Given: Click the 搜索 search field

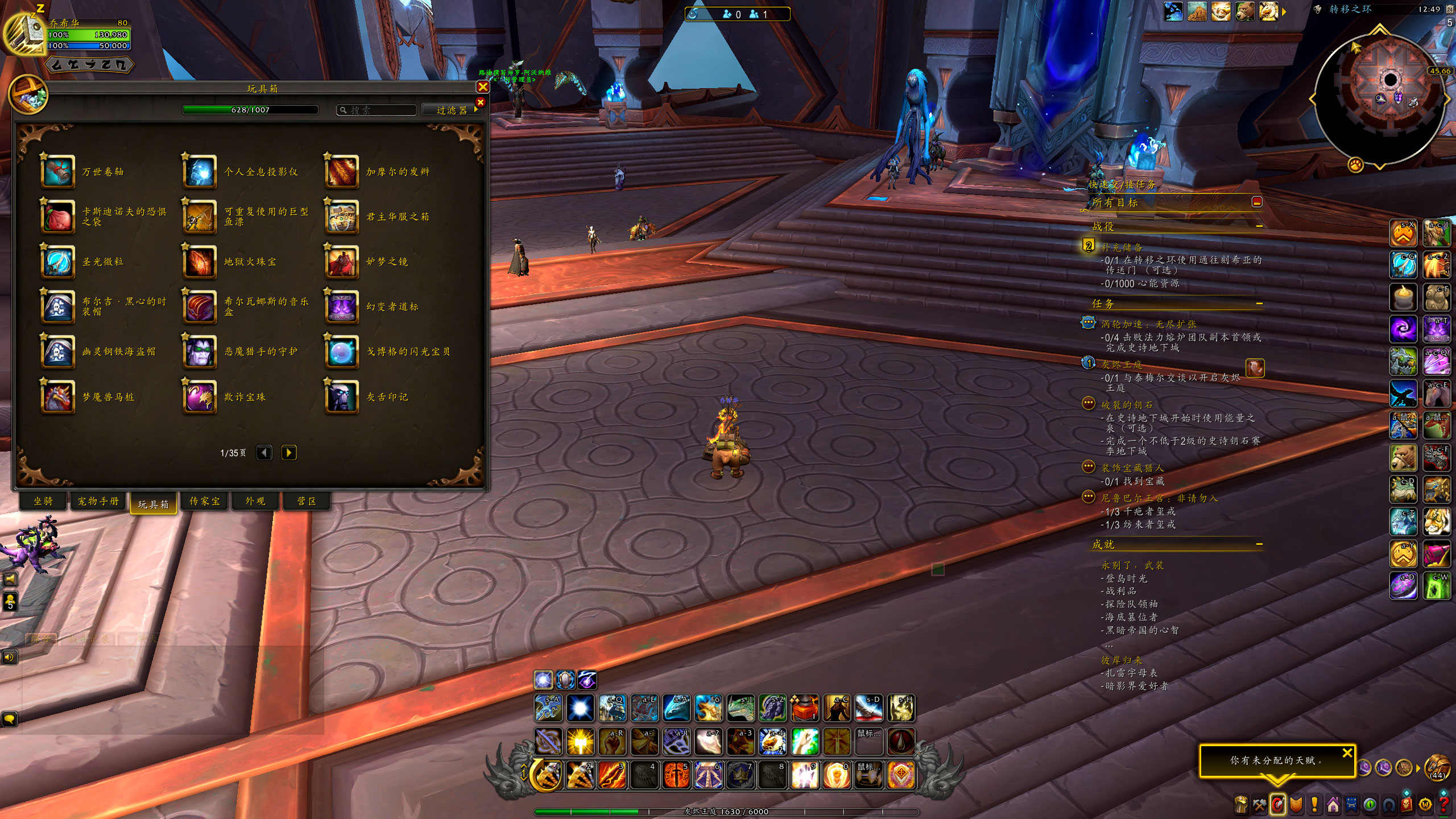Looking at the screenshot, I should pos(378,110).
